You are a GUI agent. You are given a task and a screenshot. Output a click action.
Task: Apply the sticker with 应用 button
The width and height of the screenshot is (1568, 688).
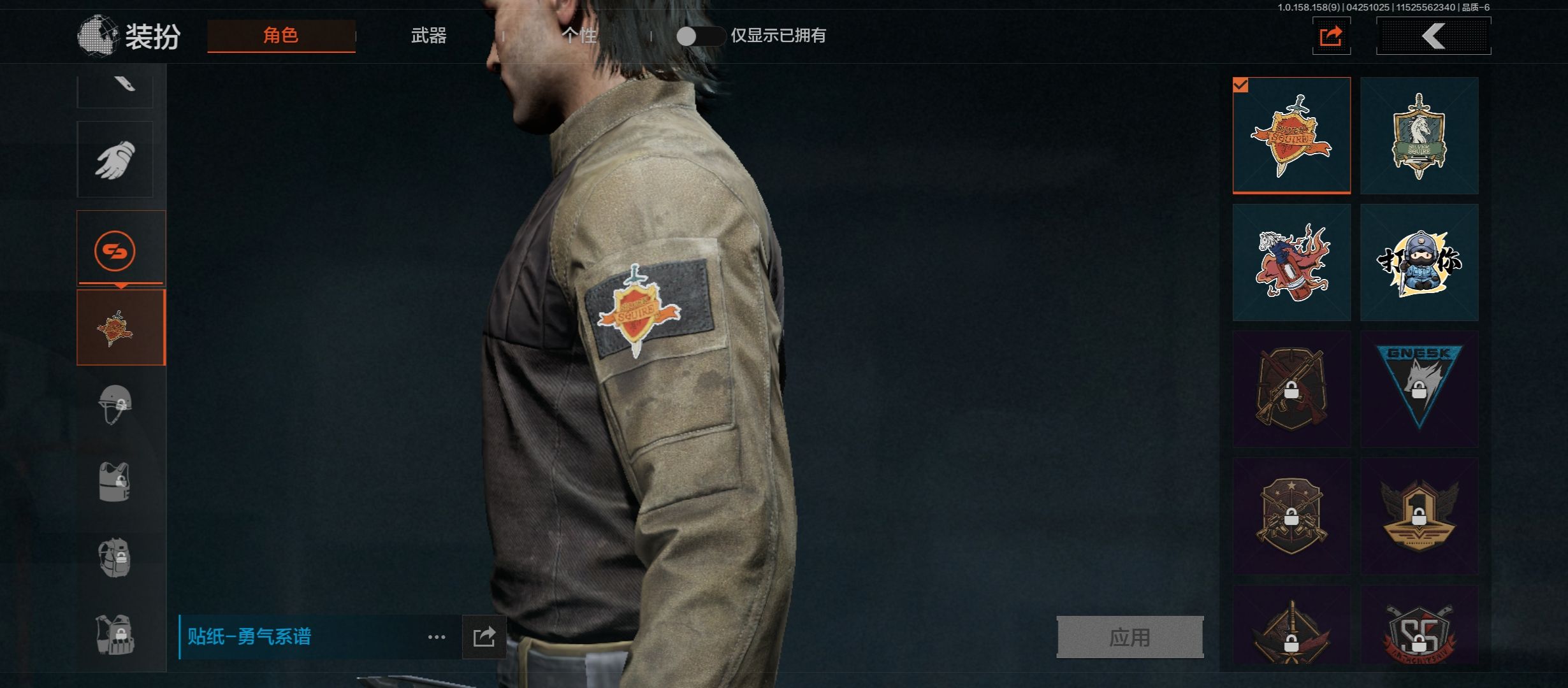pos(1129,637)
